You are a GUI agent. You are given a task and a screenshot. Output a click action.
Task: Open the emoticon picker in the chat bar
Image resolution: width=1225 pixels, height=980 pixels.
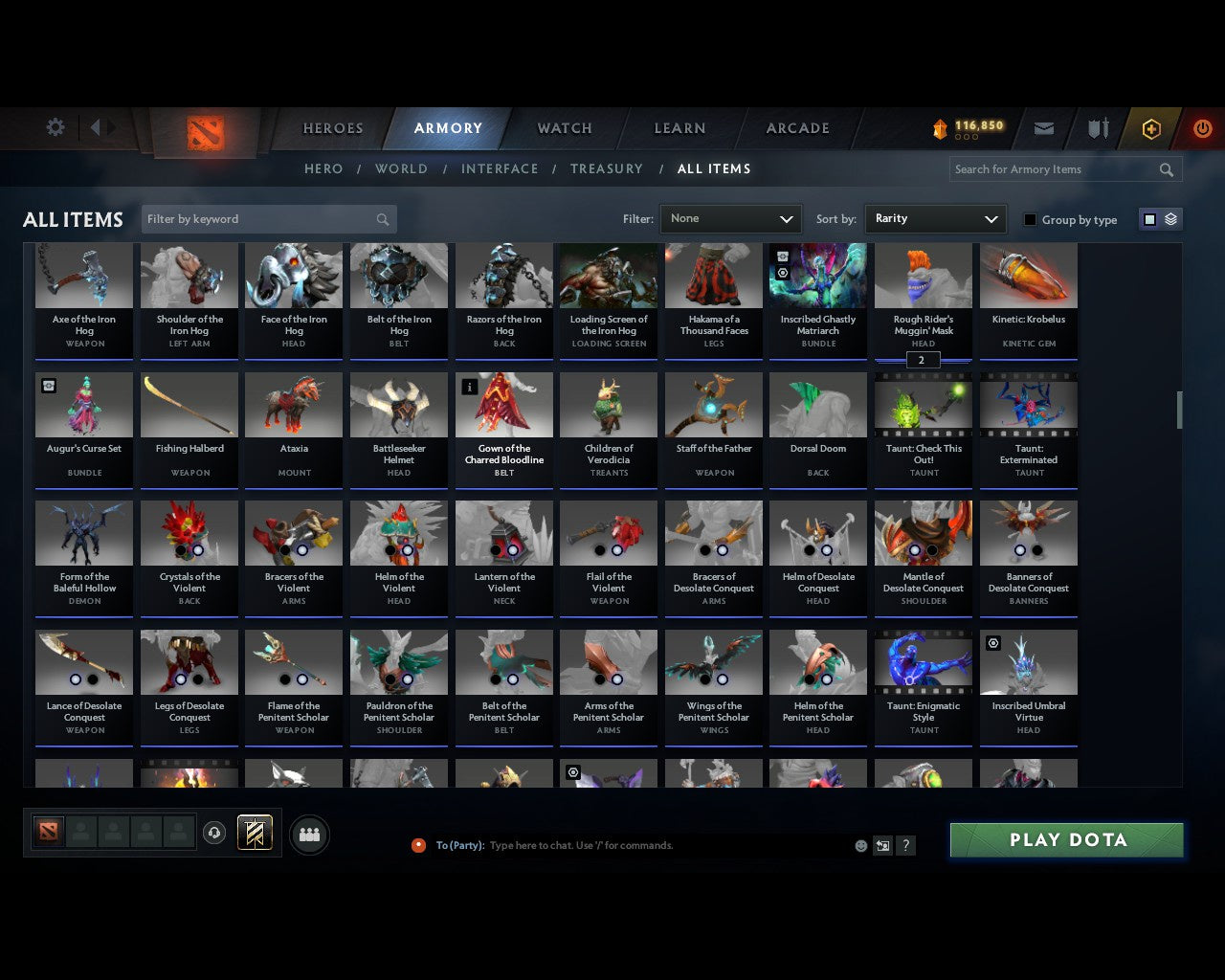pyautogui.click(x=860, y=846)
